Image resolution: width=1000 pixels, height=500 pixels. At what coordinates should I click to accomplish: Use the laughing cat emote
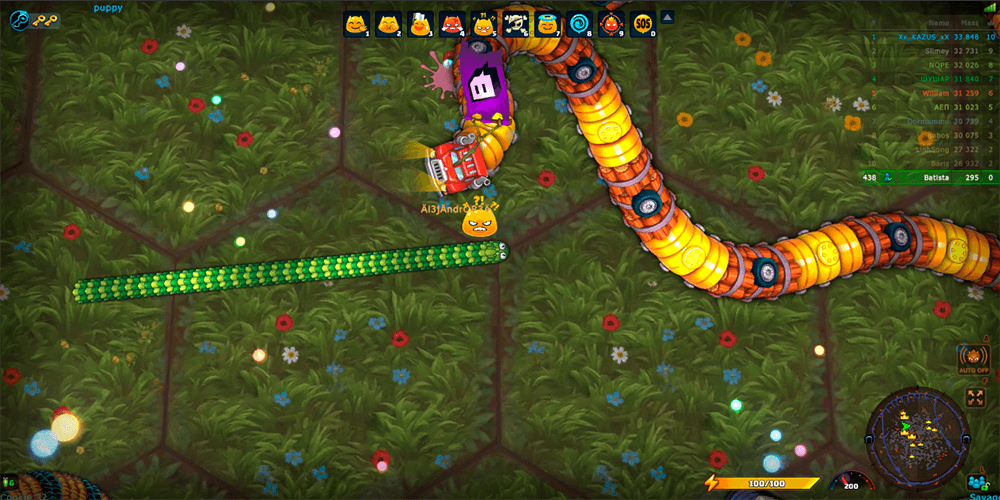tap(389, 24)
